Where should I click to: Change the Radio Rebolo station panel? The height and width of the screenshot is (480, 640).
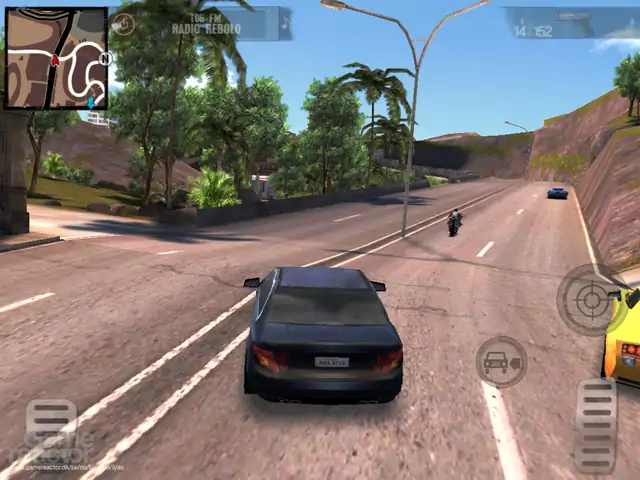[x=205, y=23]
